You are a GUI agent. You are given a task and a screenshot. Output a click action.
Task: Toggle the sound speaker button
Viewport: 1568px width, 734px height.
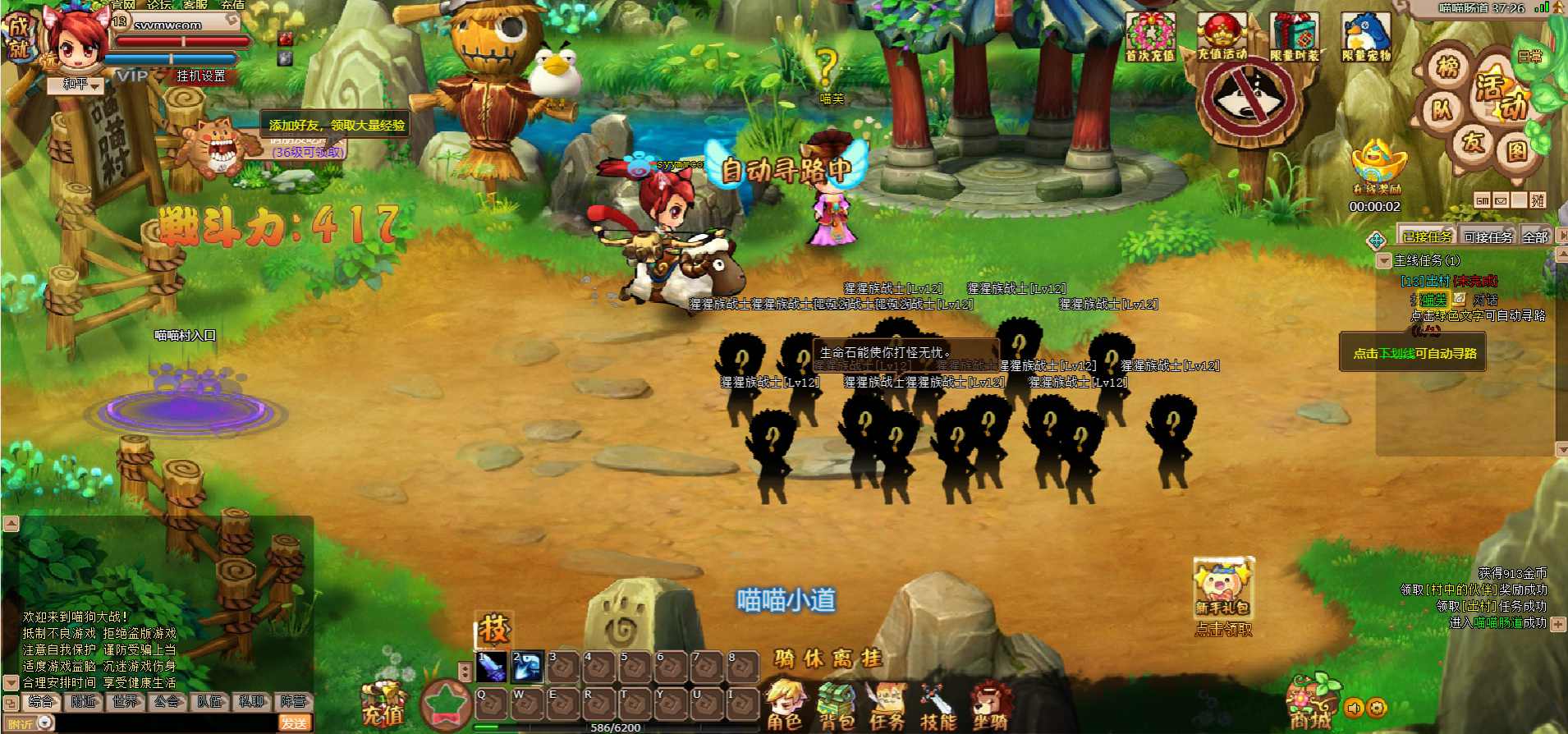click(1355, 708)
